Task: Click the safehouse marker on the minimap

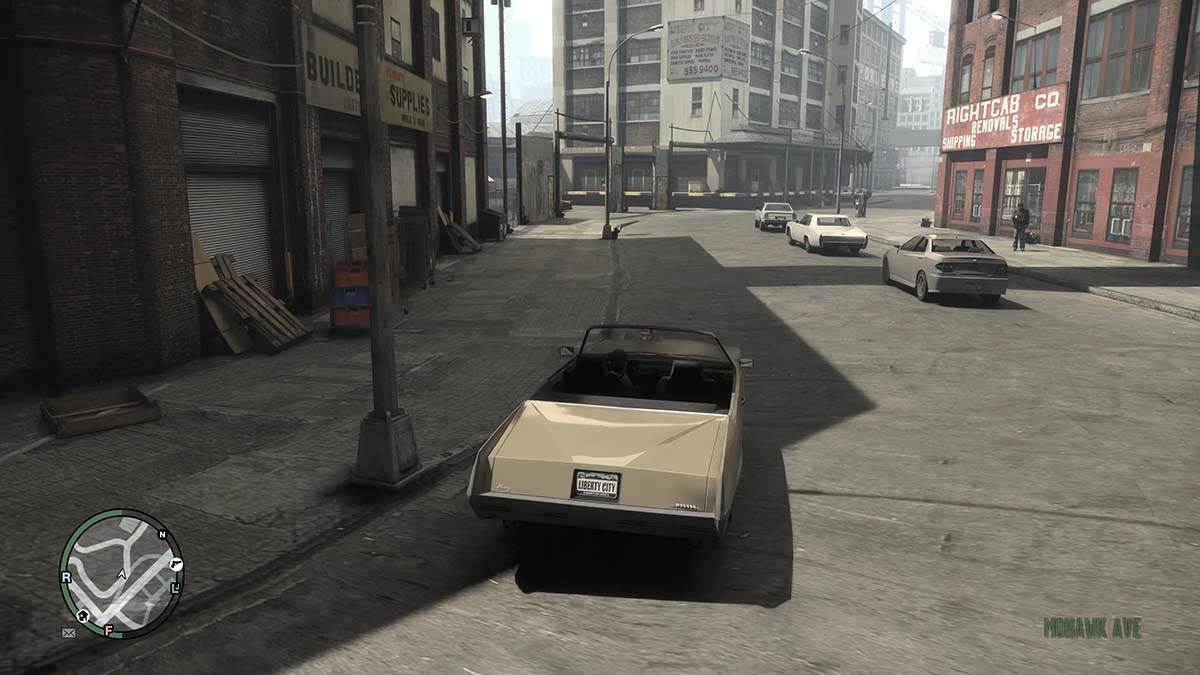Action: (x=82, y=615)
